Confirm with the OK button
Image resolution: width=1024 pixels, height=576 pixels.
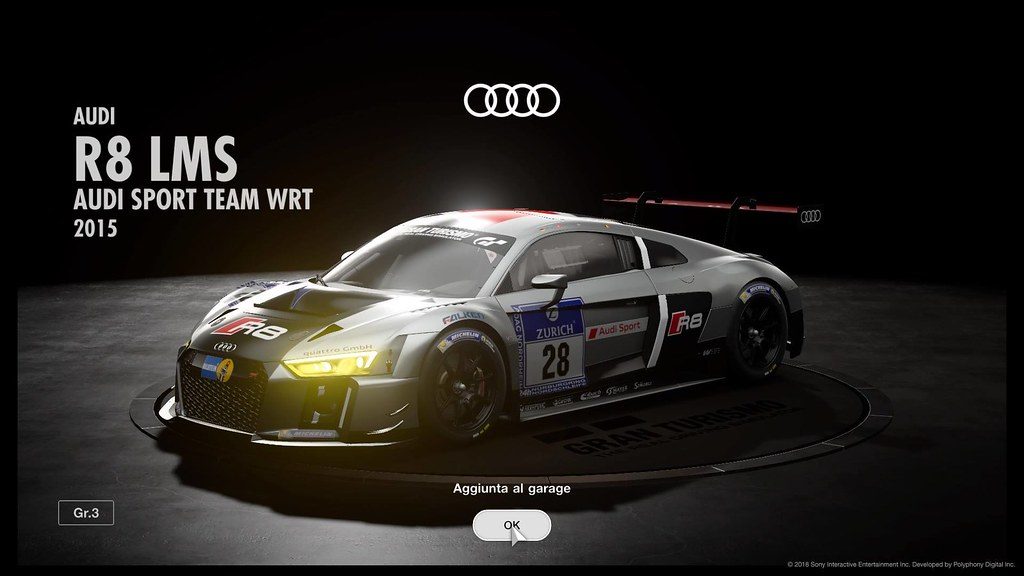511,525
